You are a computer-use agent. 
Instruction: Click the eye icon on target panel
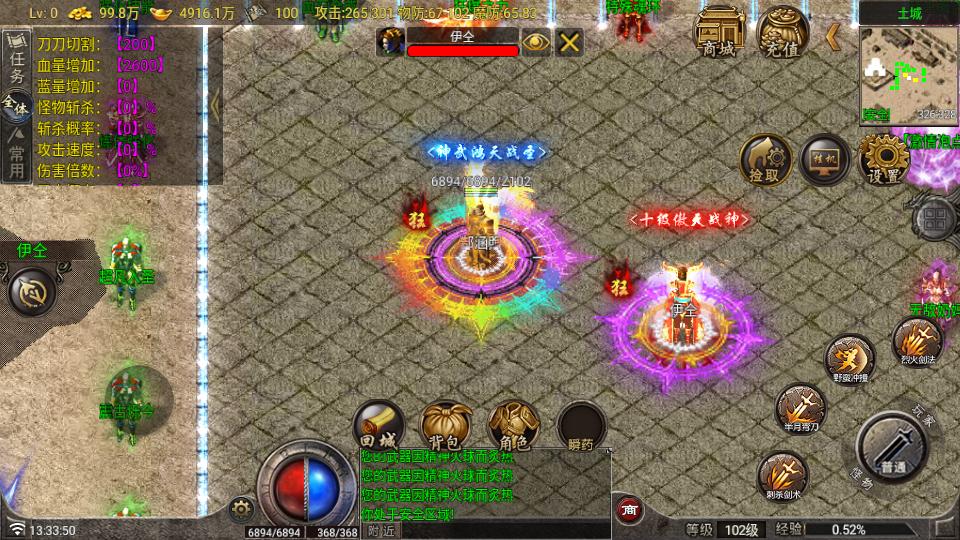(x=537, y=42)
